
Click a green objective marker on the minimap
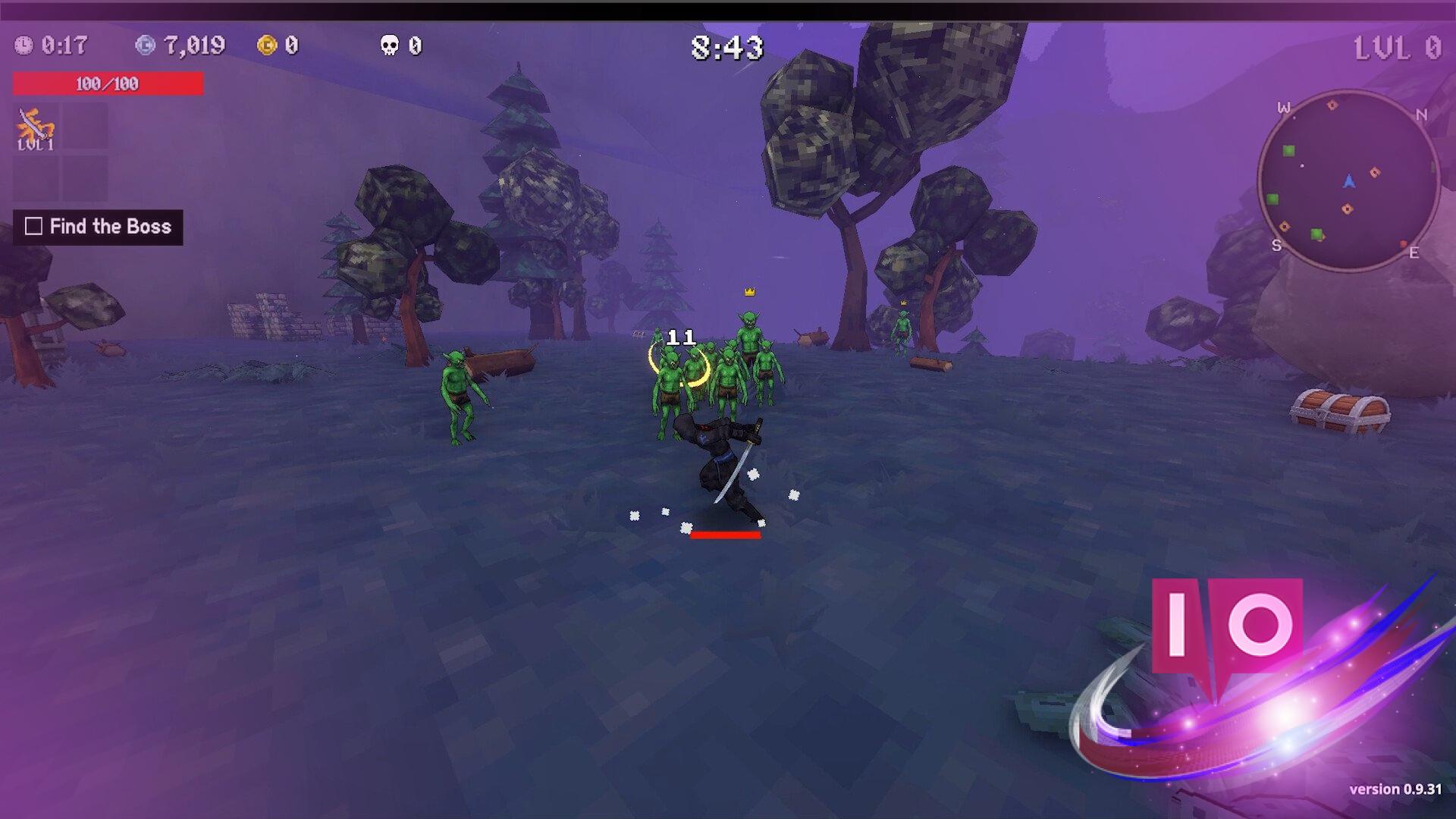pos(1288,151)
